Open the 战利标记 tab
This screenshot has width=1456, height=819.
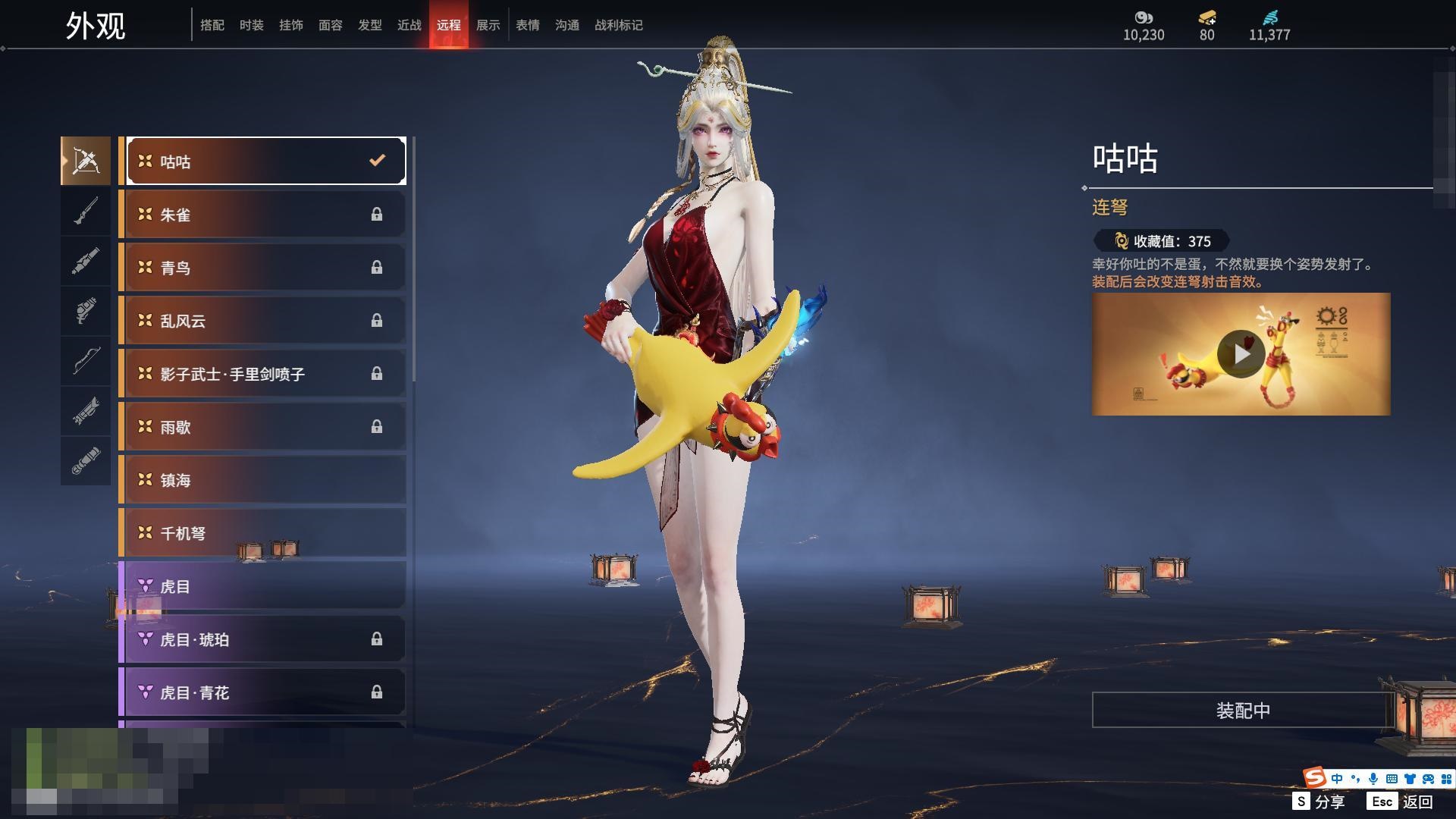(618, 25)
